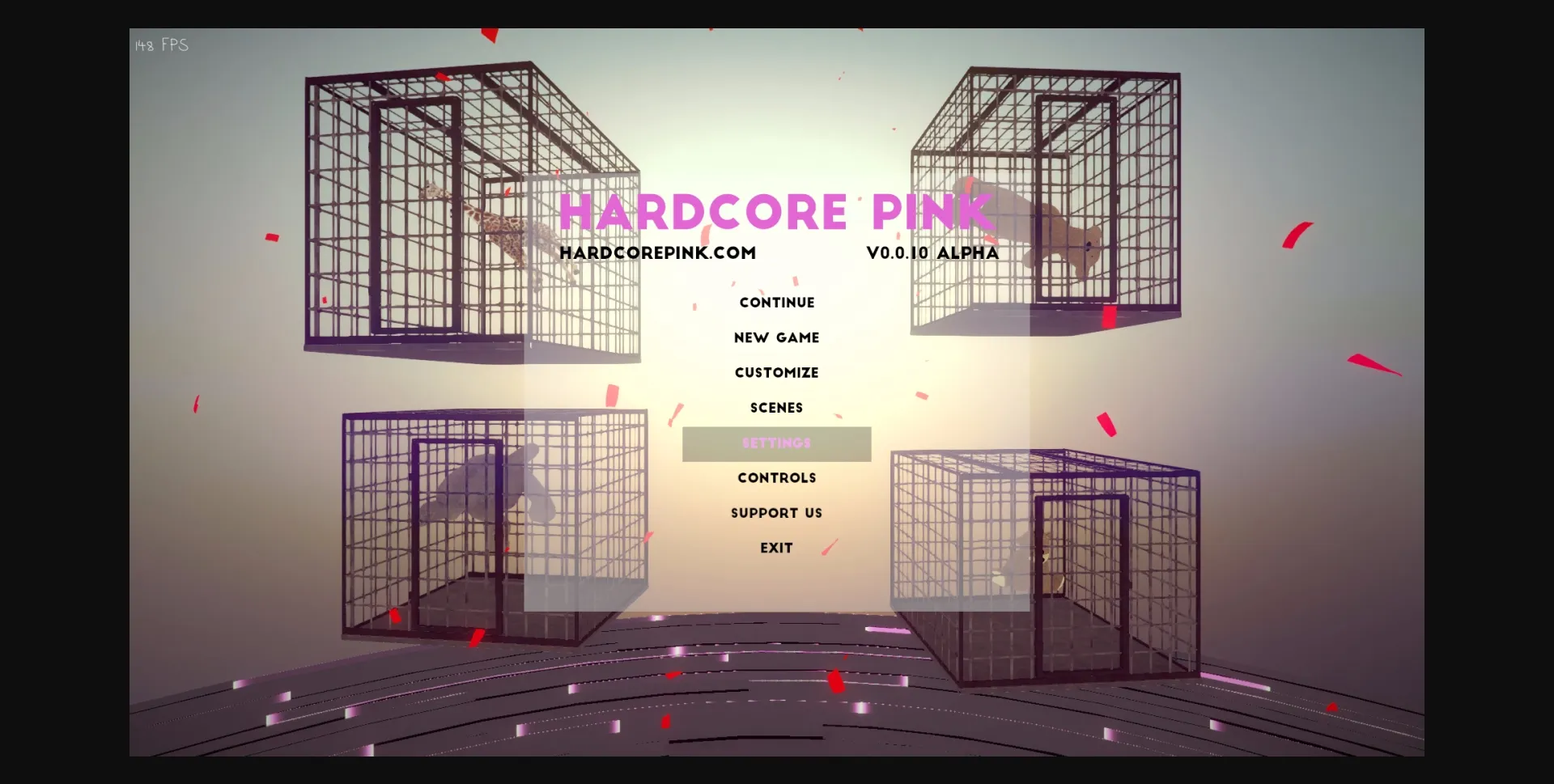
Task: Open the SCENES selection
Action: click(x=776, y=407)
